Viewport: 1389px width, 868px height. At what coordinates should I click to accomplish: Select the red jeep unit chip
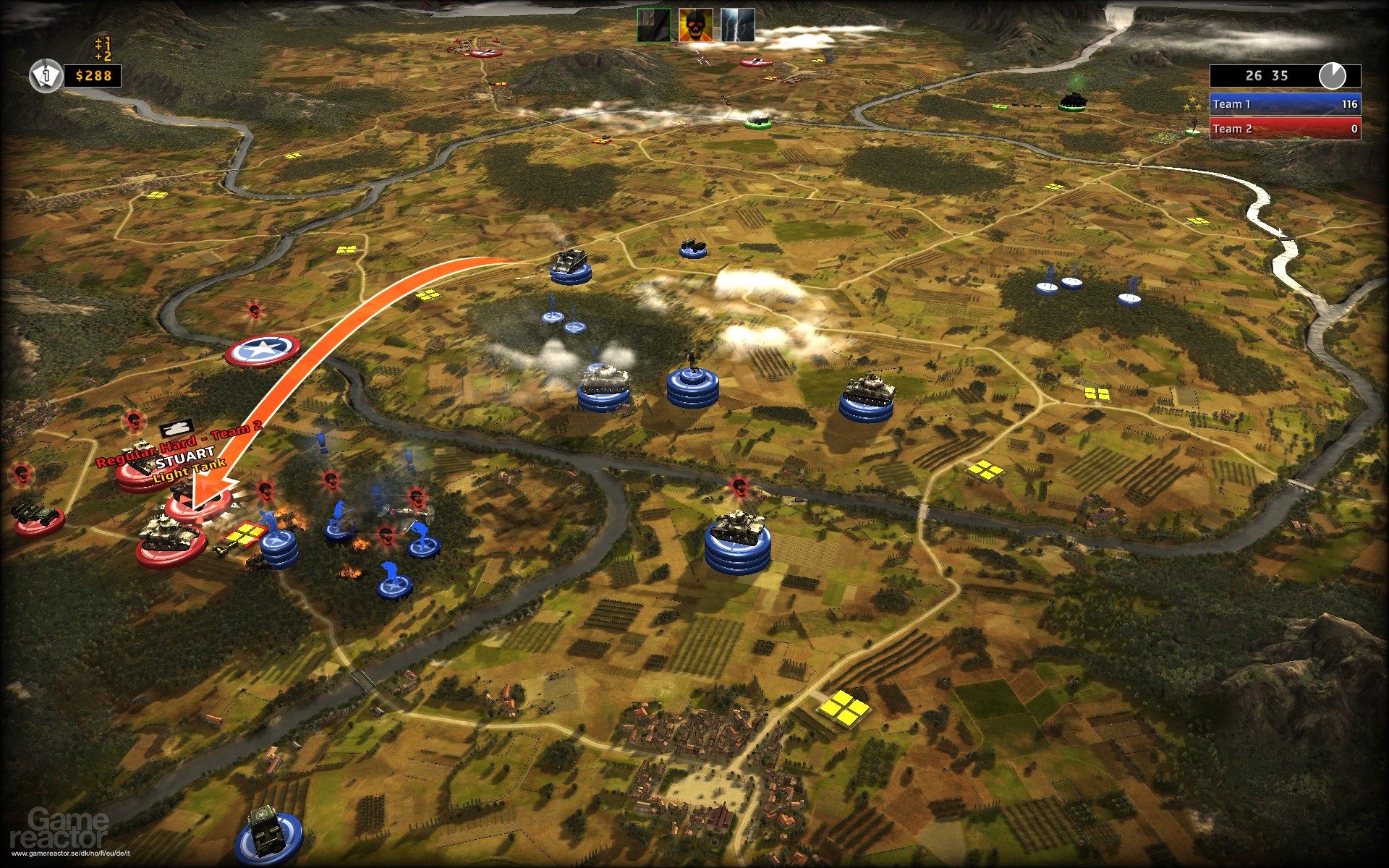pos(36,517)
